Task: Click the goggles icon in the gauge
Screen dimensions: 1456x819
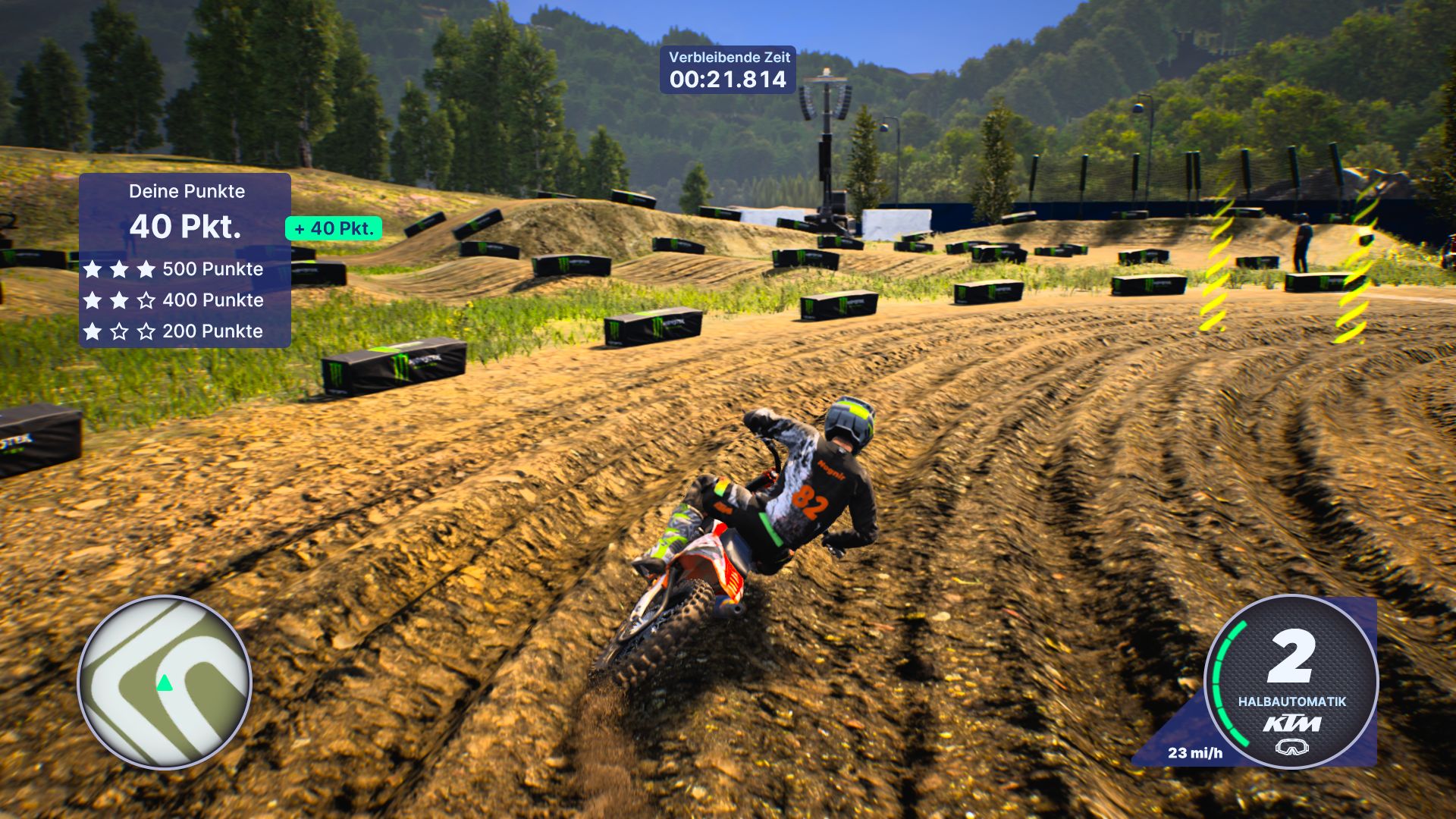Action: (1291, 748)
